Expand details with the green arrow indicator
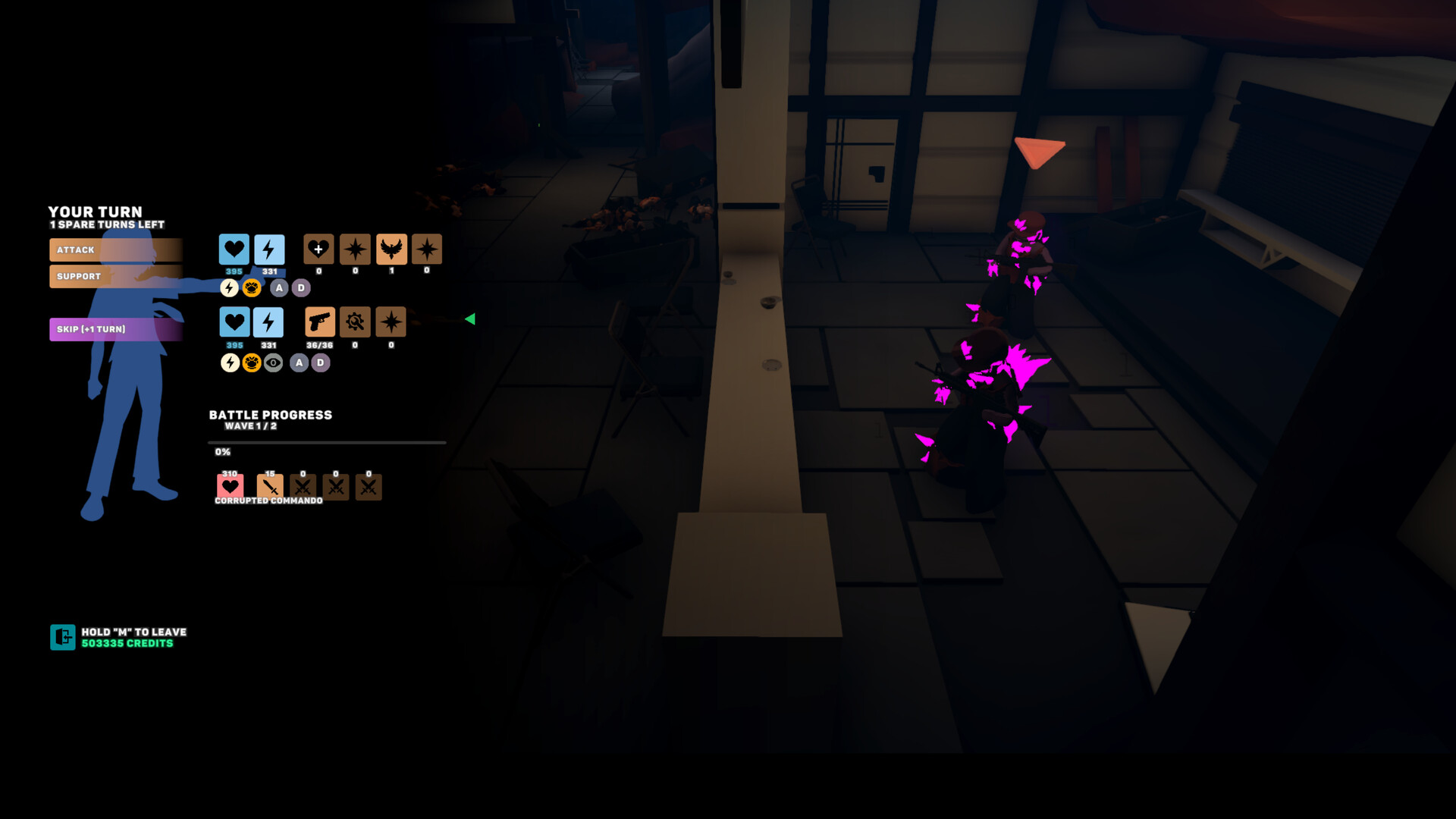1456x819 pixels. coord(472,319)
